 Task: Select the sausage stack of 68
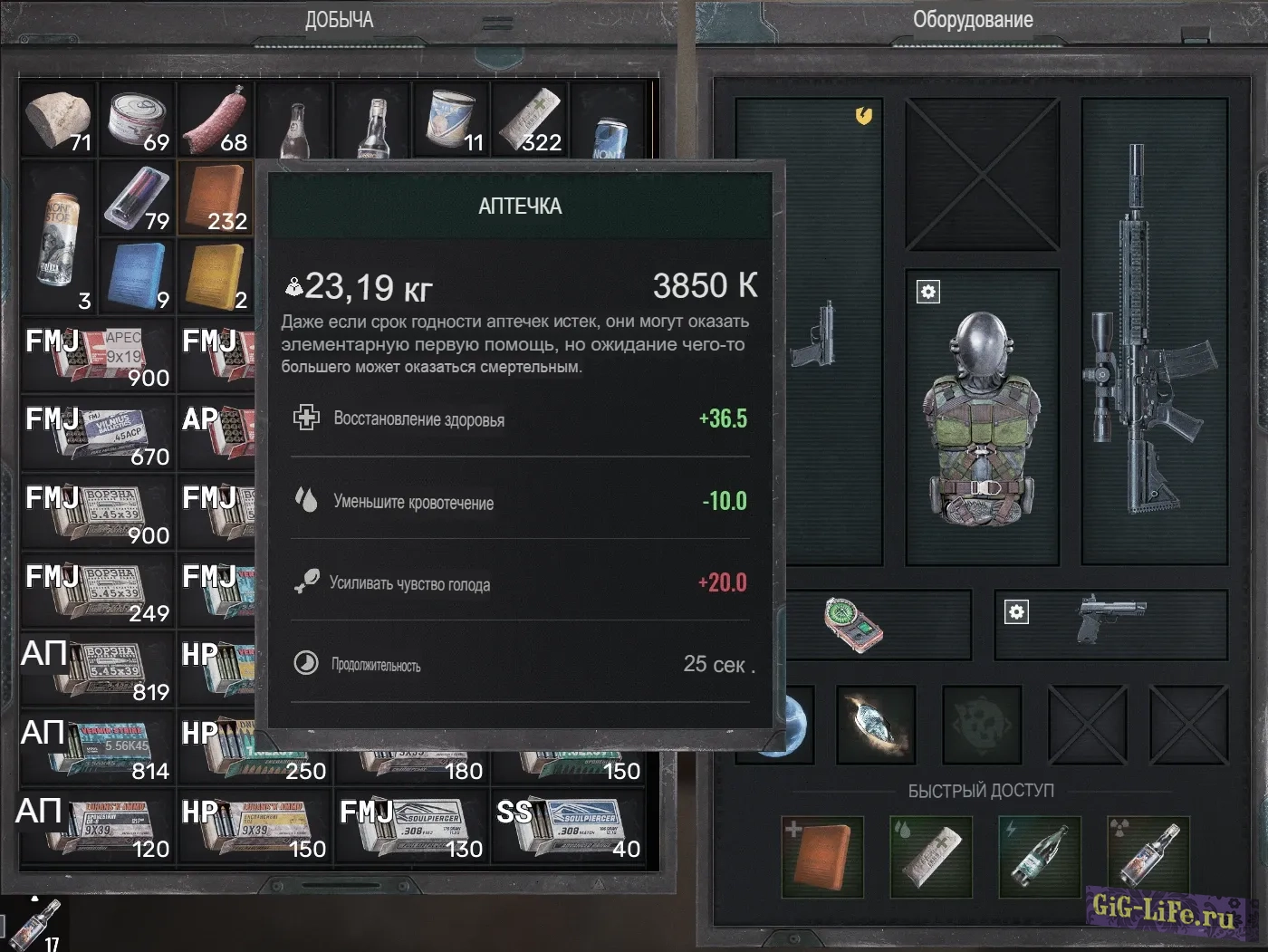(x=216, y=120)
